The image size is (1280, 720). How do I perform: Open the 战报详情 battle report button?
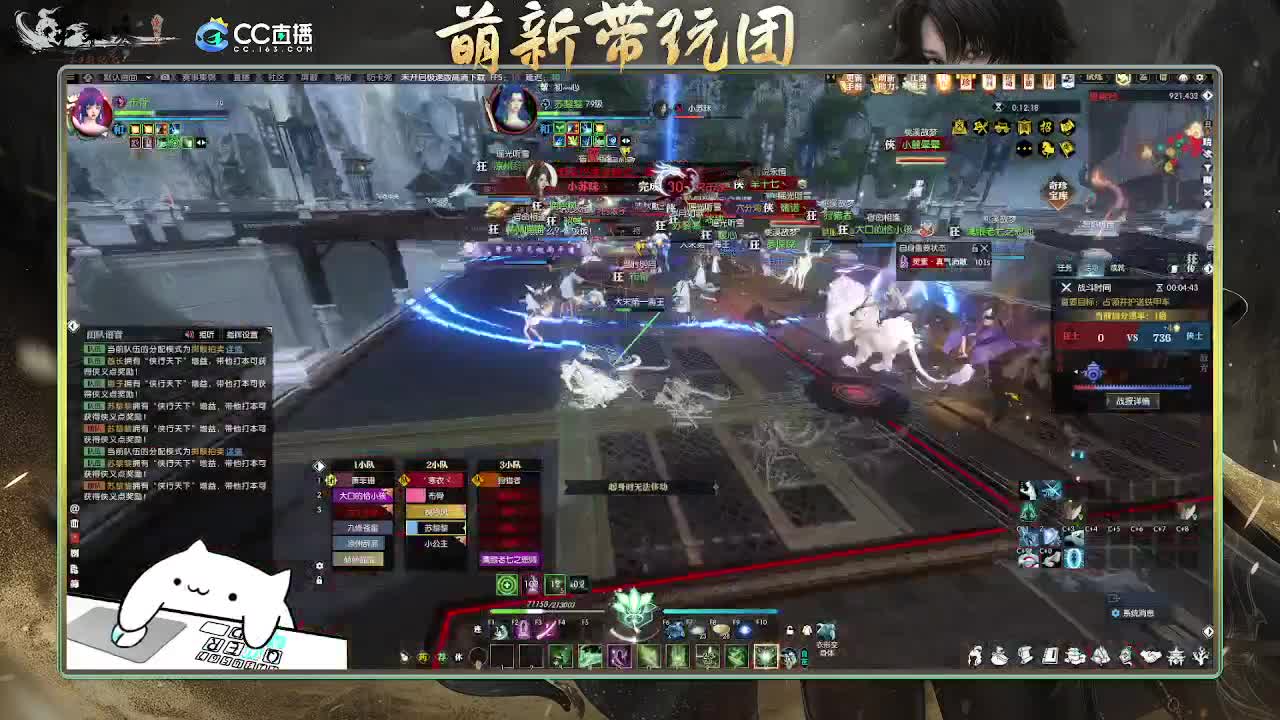(1133, 401)
